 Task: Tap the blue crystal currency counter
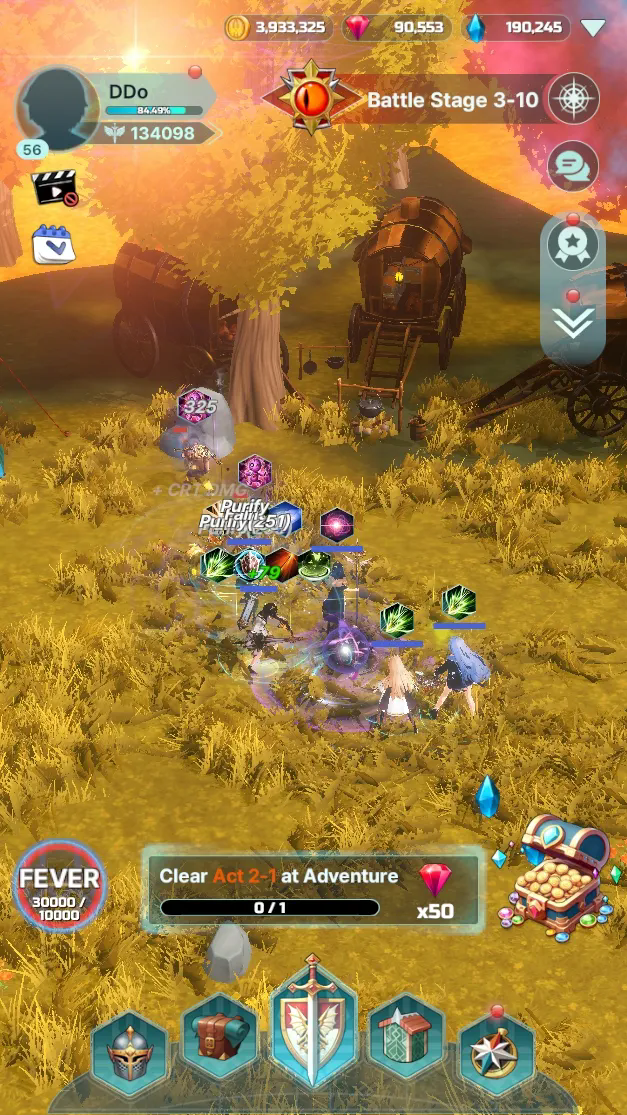click(516, 27)
